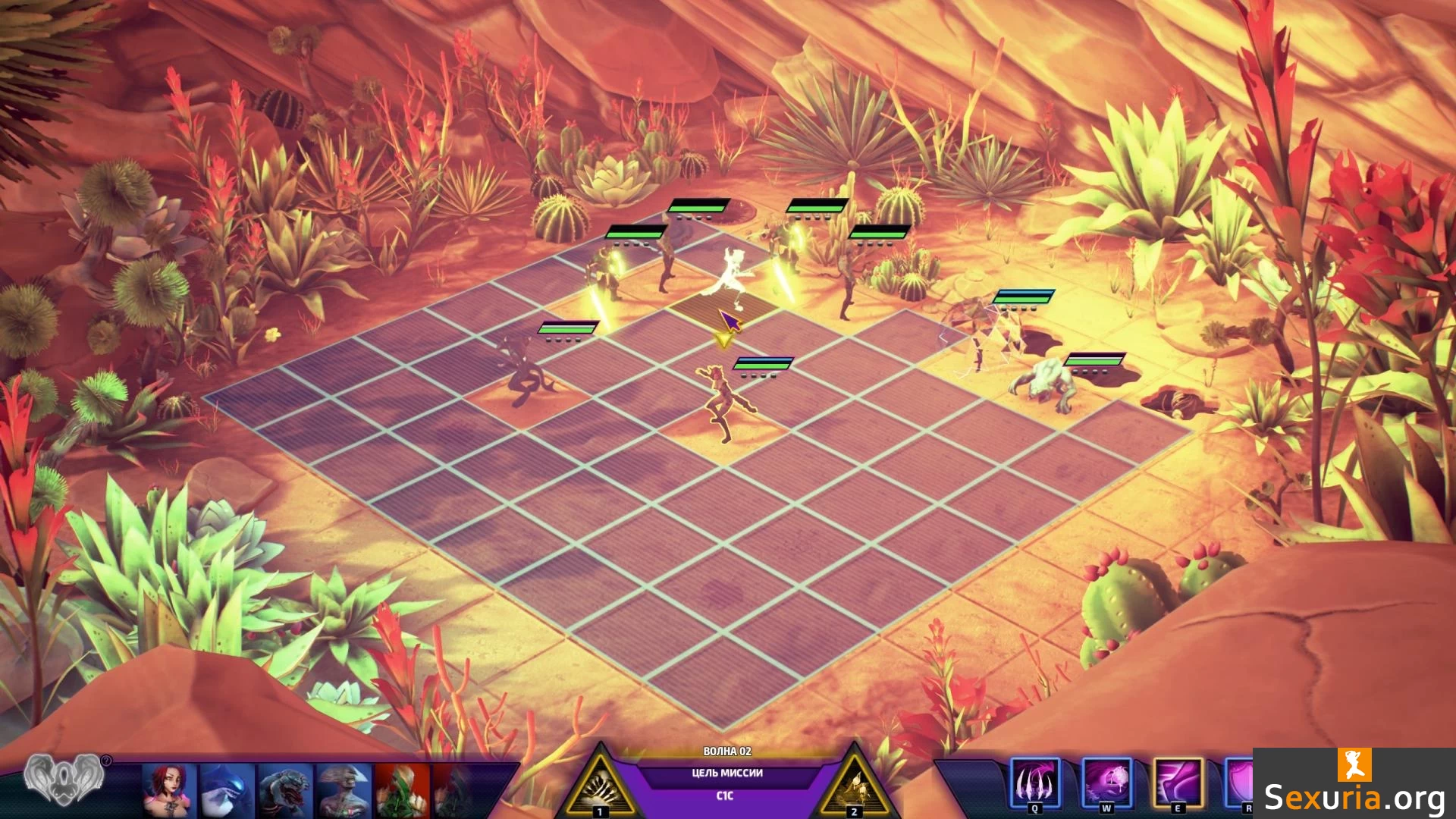Open the small question mark help icon
Image resolution: width=1456 pixels, height=819 pixels.
tap(106, 761)
